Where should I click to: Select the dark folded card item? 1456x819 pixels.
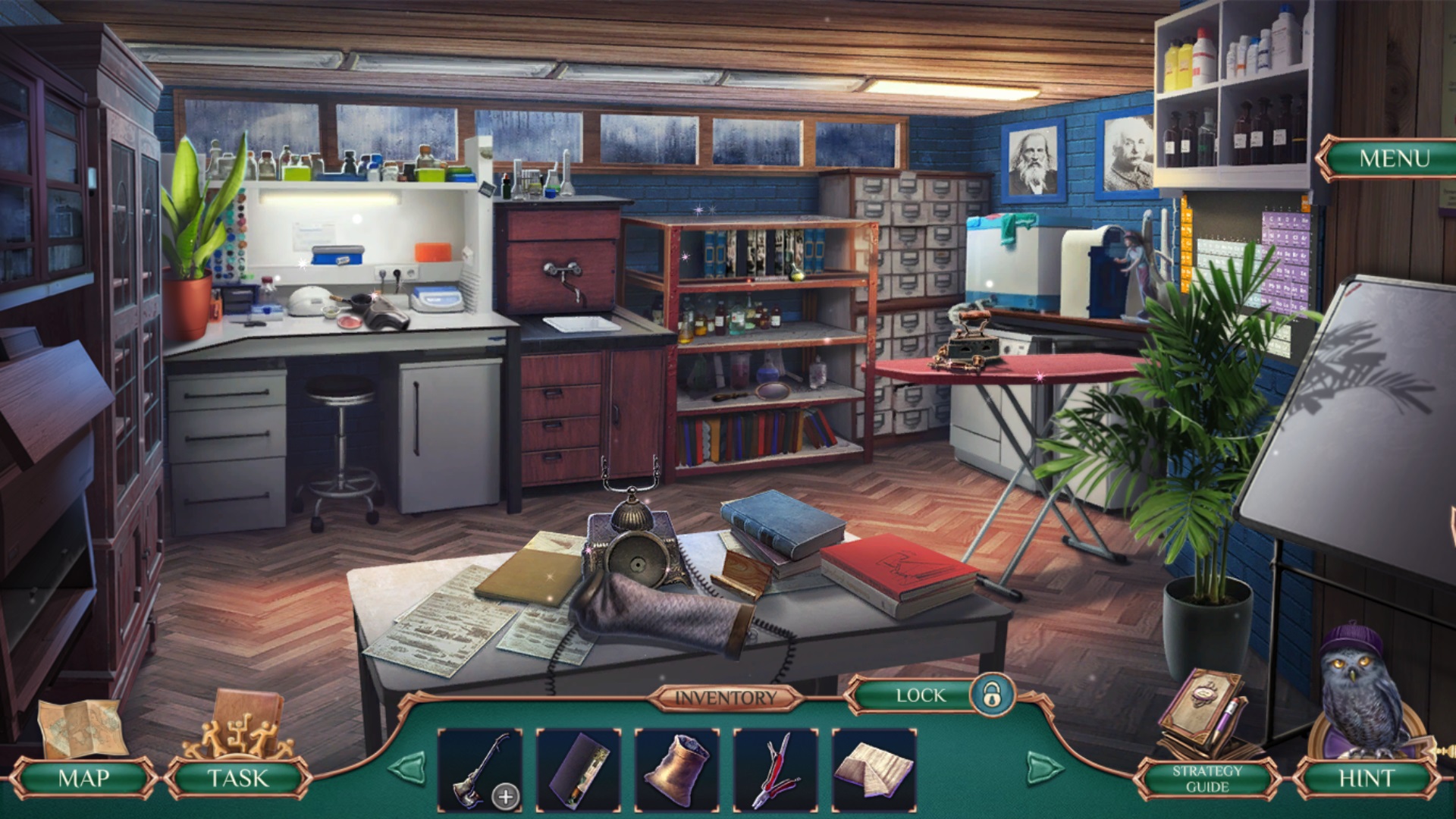pos(579,770)
